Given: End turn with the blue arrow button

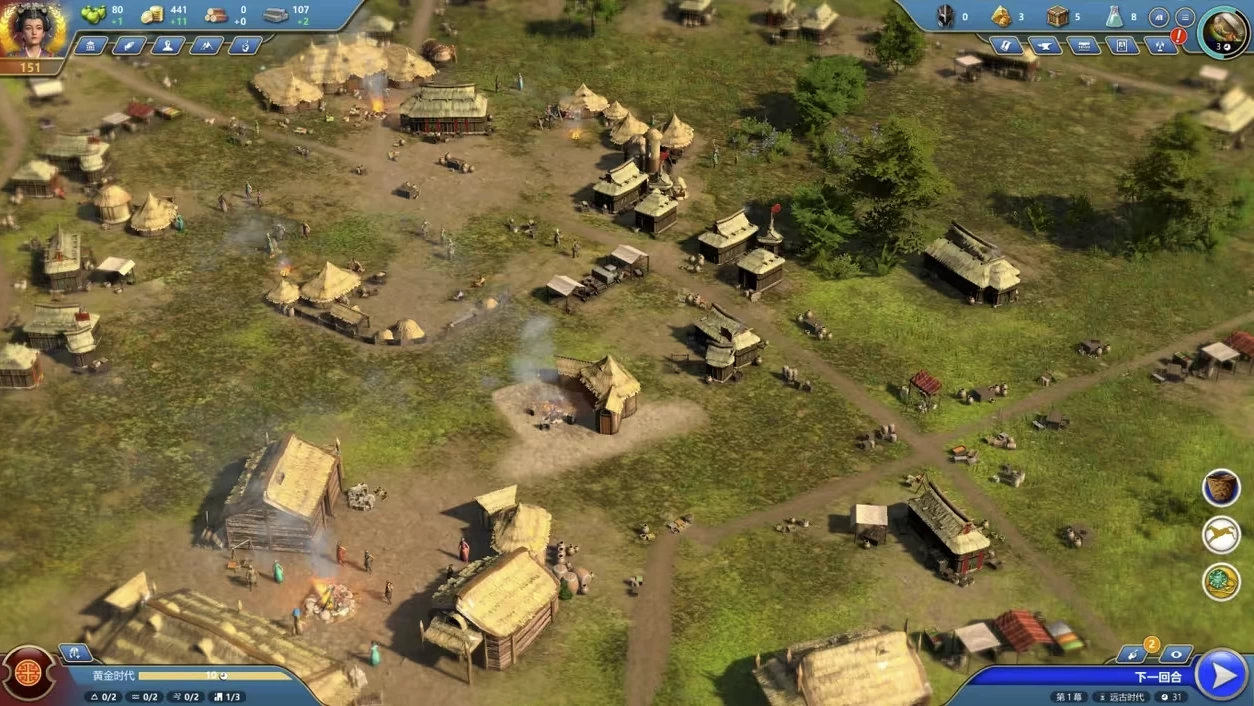Looking at the screenshot, I should tap(1222, 675).
